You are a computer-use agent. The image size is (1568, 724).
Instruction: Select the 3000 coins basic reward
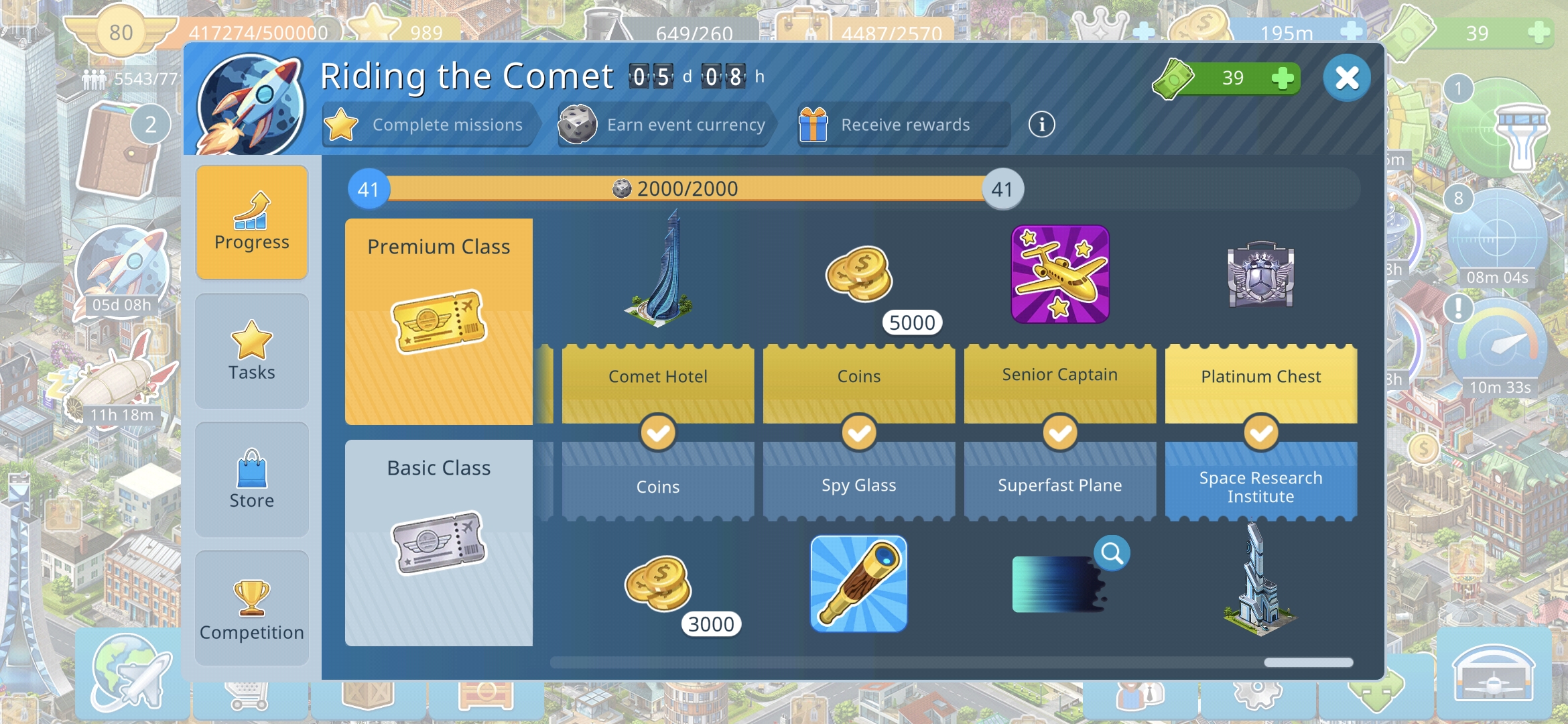coord(658,584)
